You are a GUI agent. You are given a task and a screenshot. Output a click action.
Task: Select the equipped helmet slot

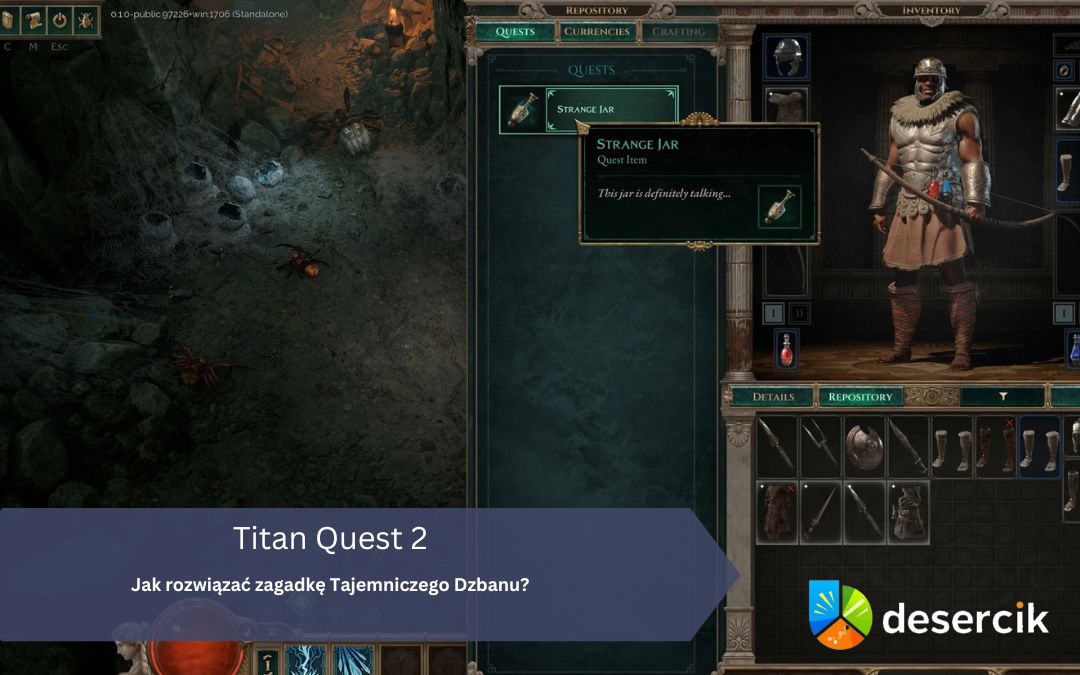coord(787,57)
